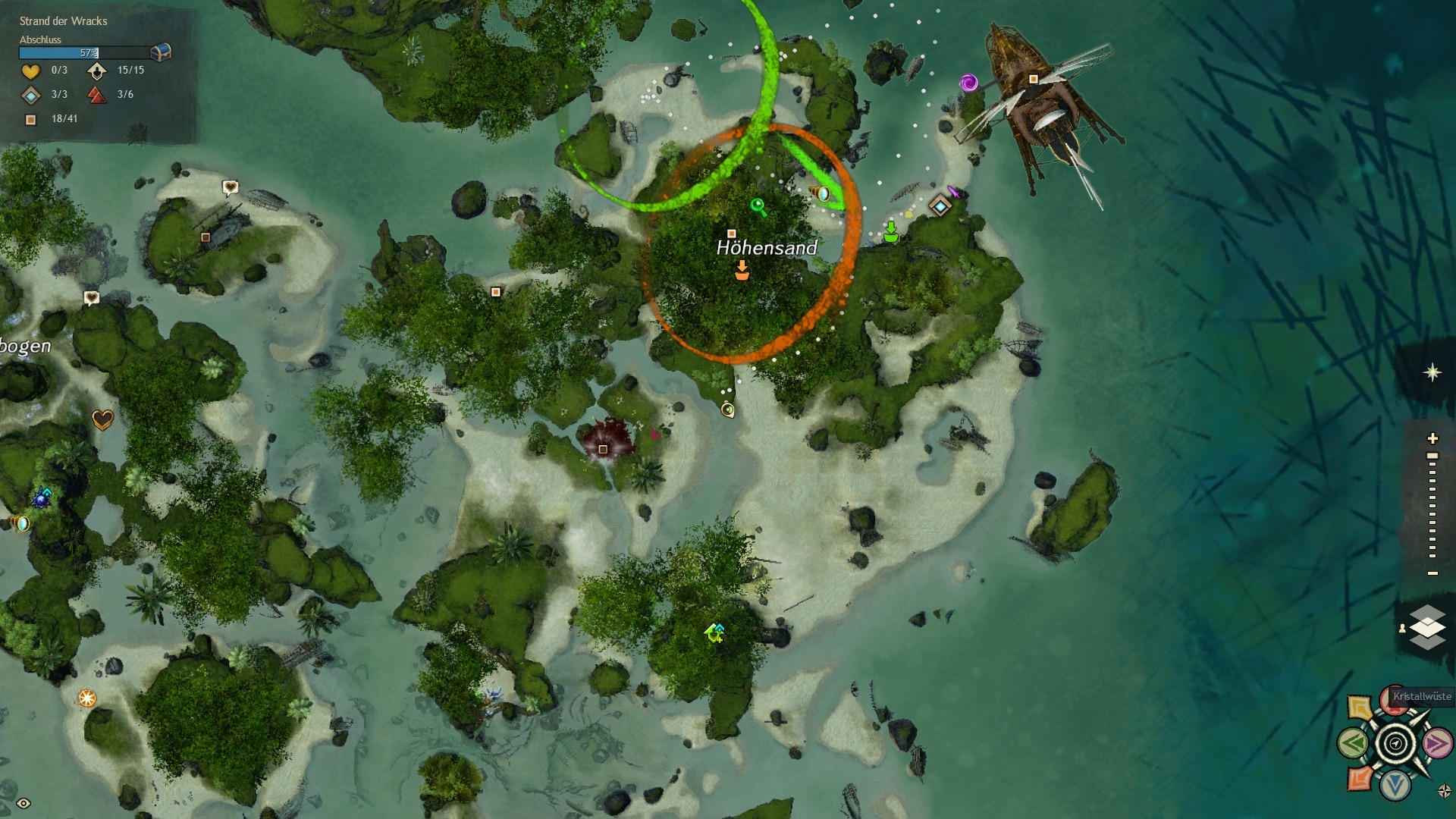Open the floor layer selector
The width and height of the screenshot is (1456, 819).
(x=1427, y=627)
